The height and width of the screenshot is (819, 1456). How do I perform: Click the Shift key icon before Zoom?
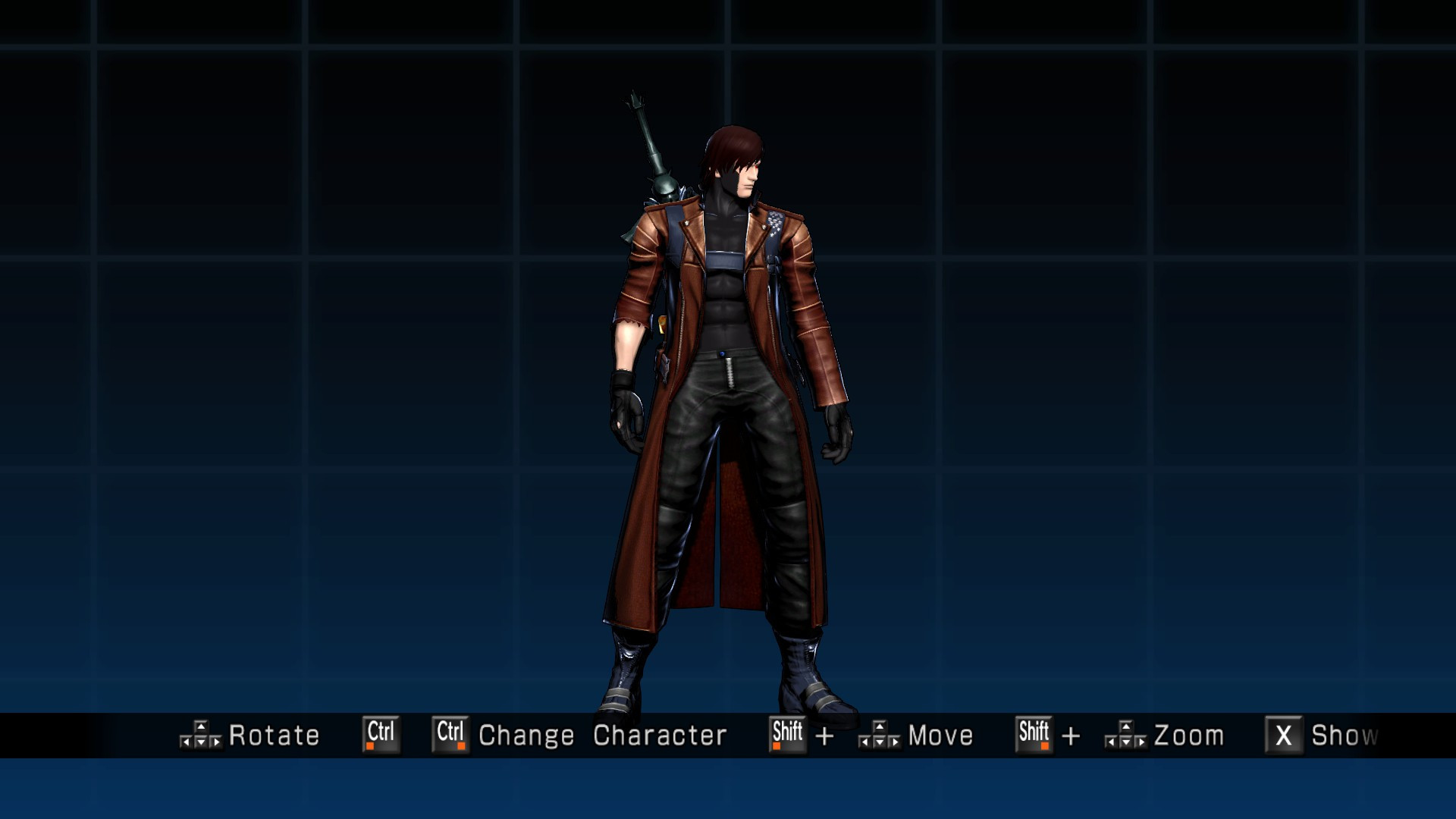1033,734
